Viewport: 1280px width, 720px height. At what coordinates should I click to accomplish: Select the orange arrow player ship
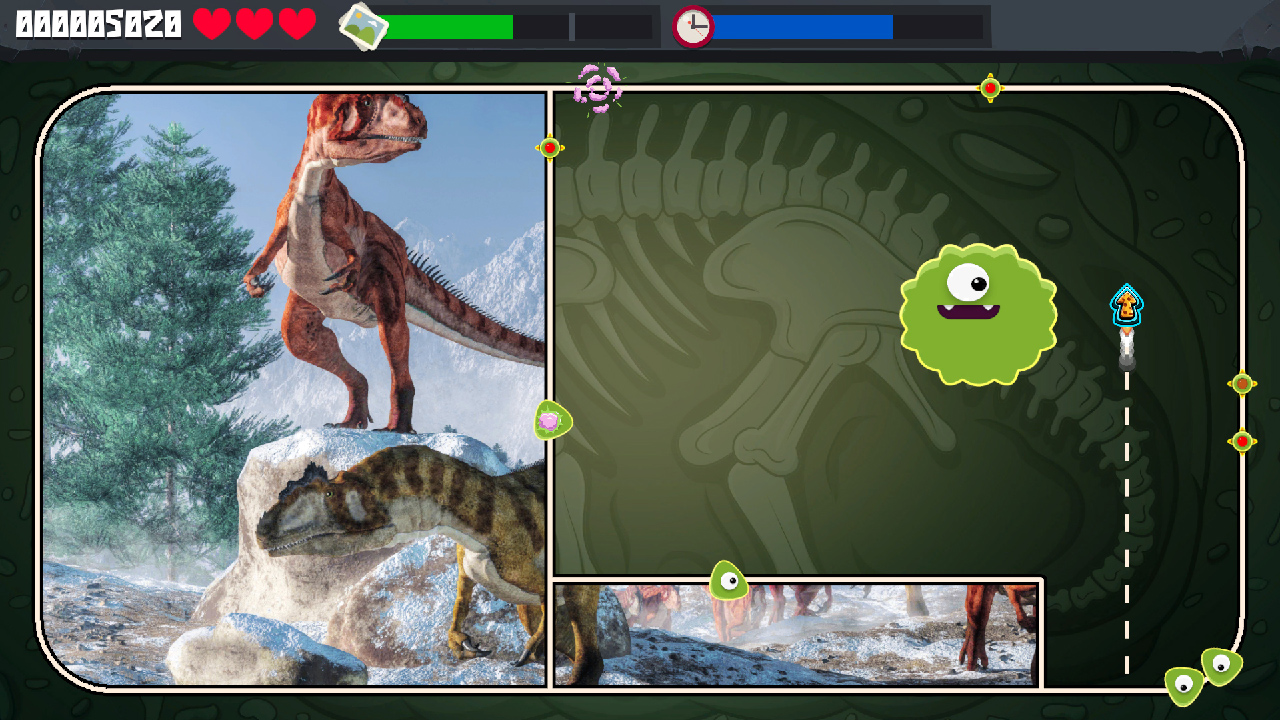(x=1126, y=302)
